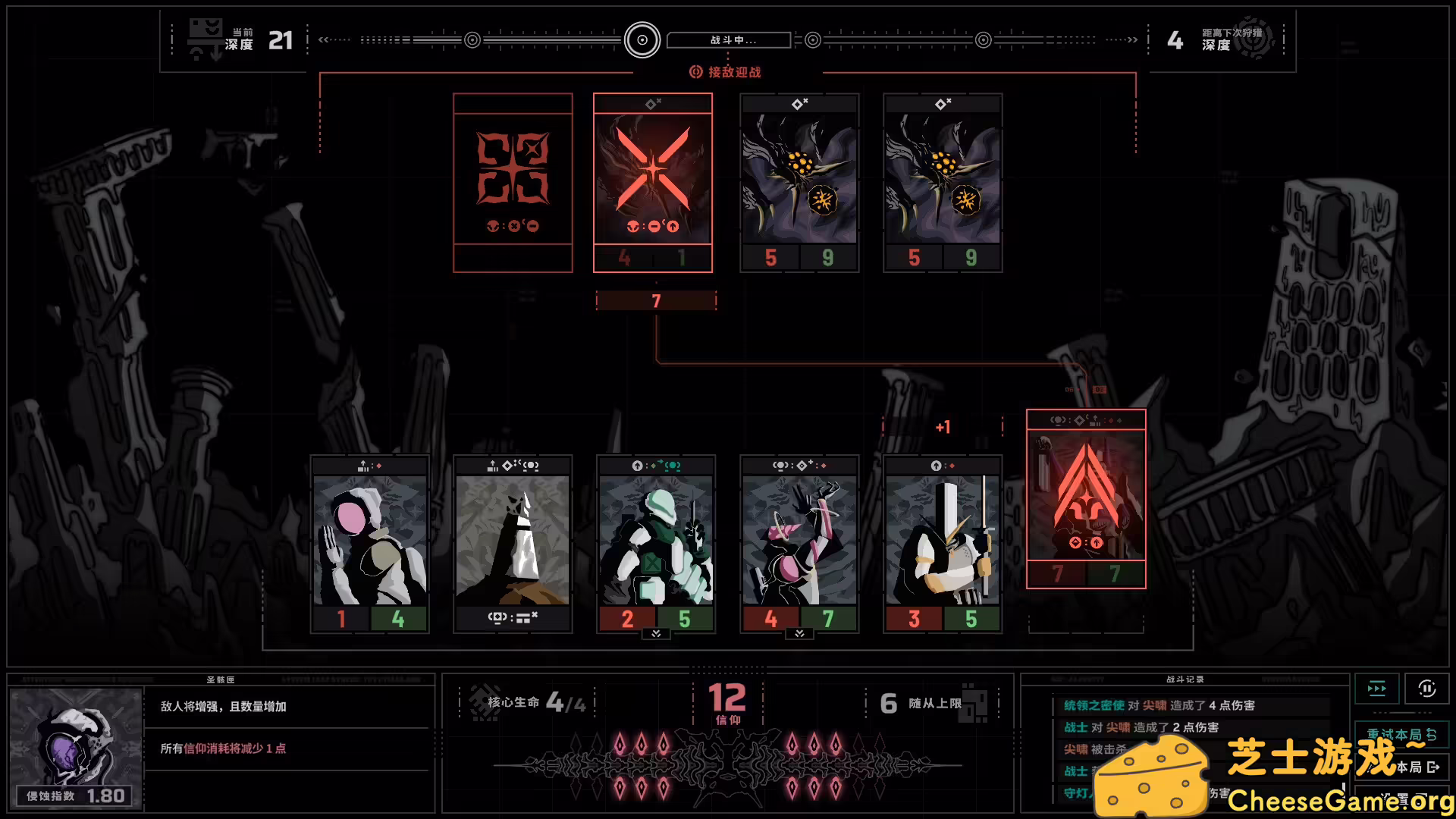Select the white pointed-hood minion card

pyautogui.click(x=513, y=543)
